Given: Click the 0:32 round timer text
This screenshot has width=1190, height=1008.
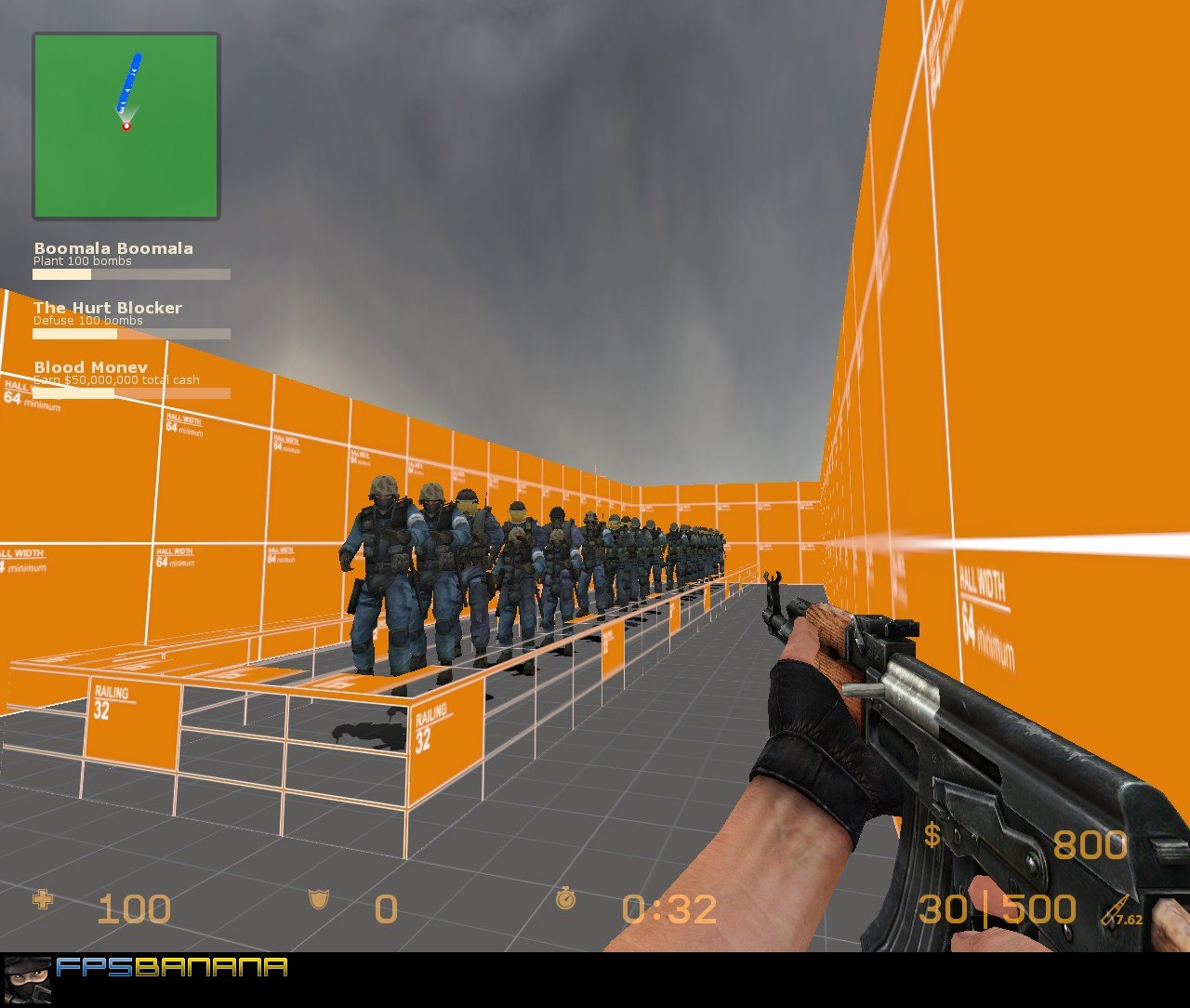Looking at the screenshot, I should (x=668, y=908).
